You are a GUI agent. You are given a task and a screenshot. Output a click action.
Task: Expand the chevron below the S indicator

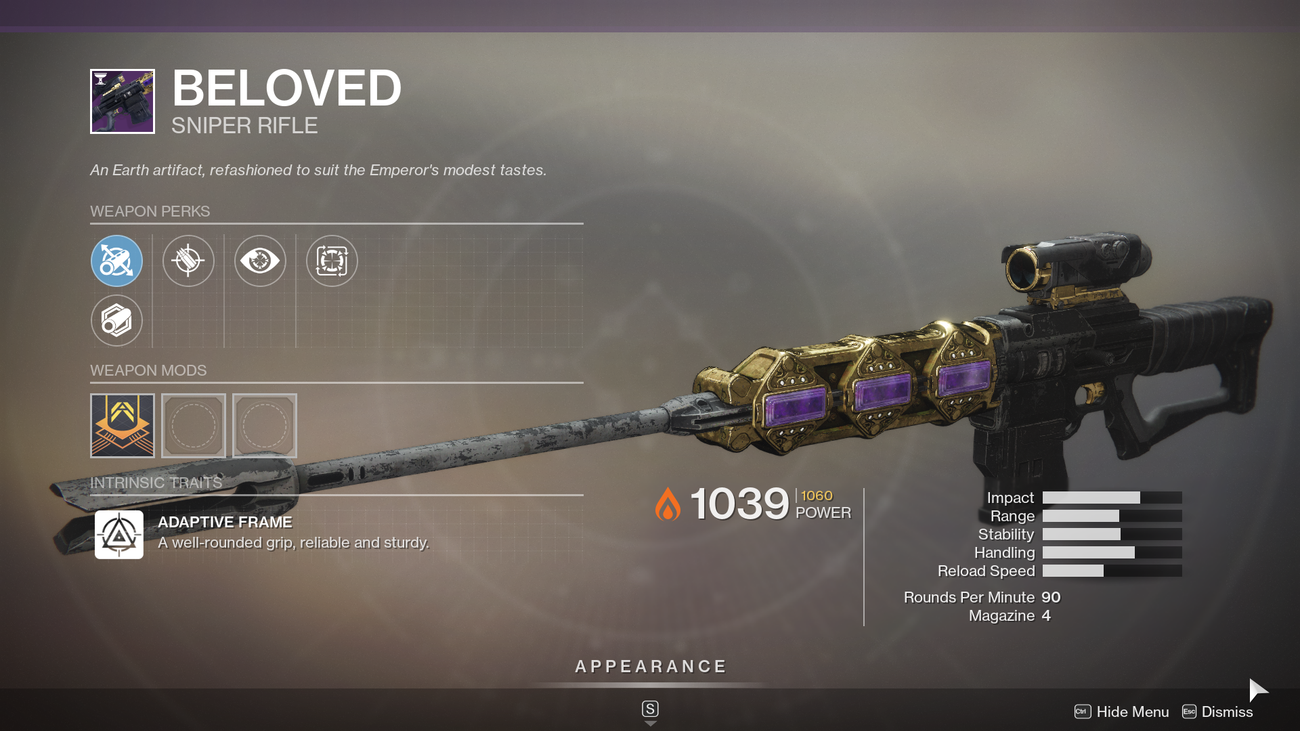click(x=650, y=722)
